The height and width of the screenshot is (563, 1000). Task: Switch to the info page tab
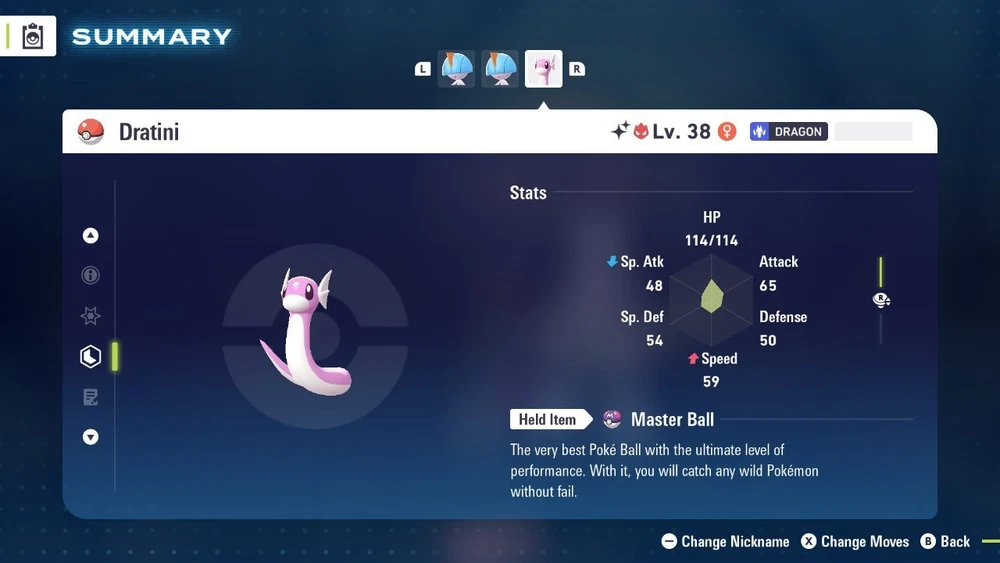(91, 275)
